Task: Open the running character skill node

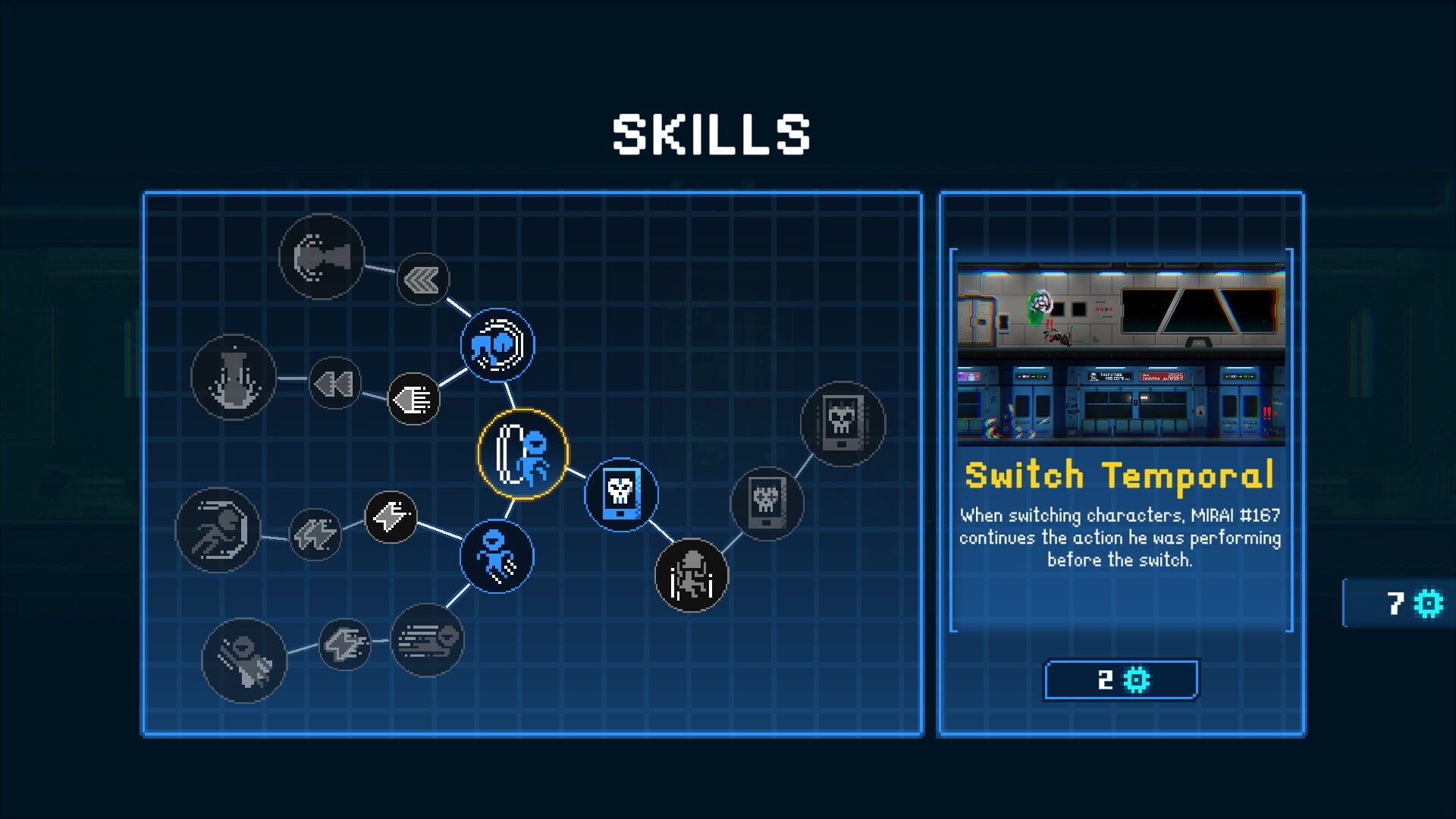Action: (218, 531)
